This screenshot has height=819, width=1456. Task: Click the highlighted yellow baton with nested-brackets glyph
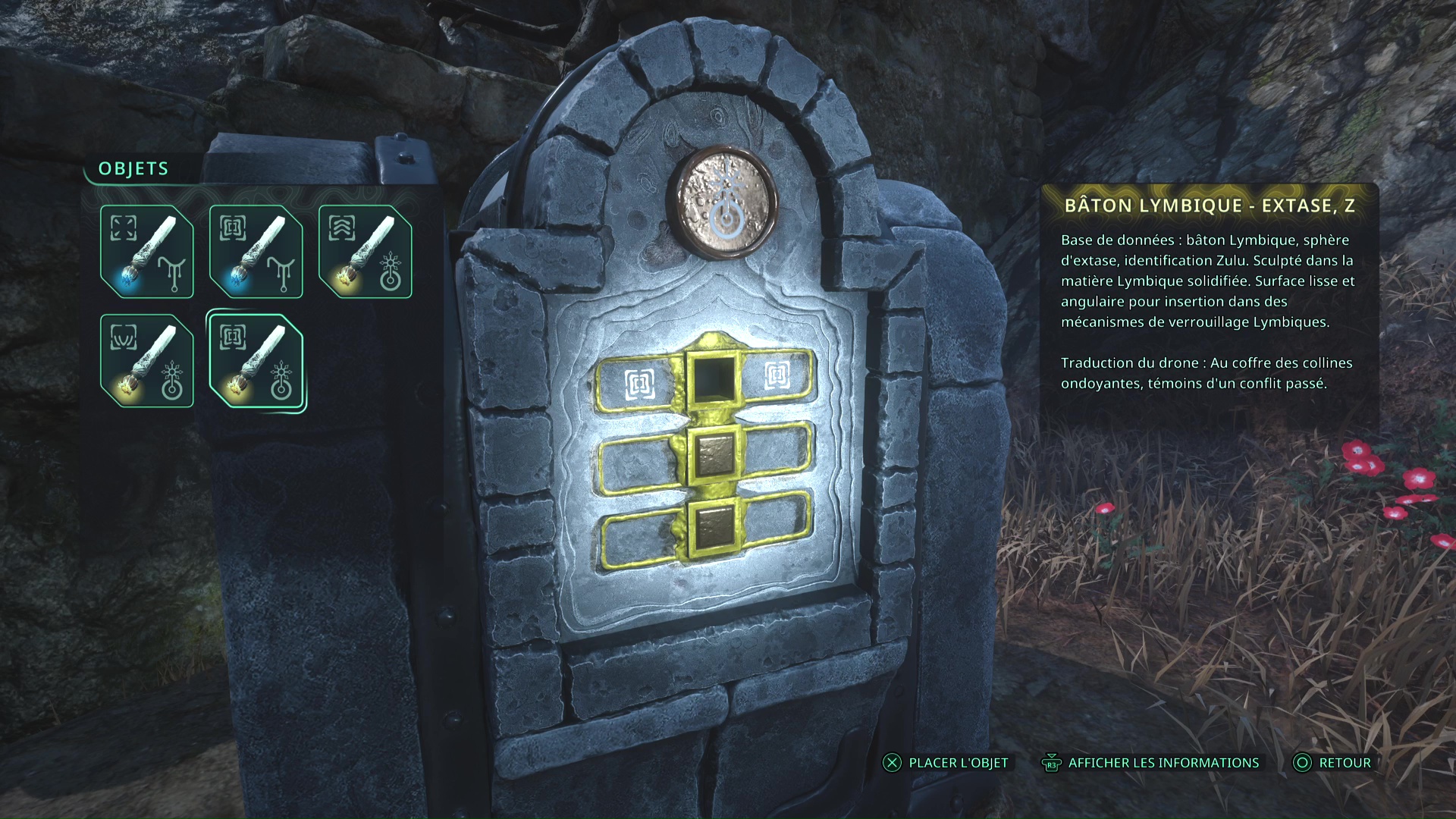click(256, 361)
